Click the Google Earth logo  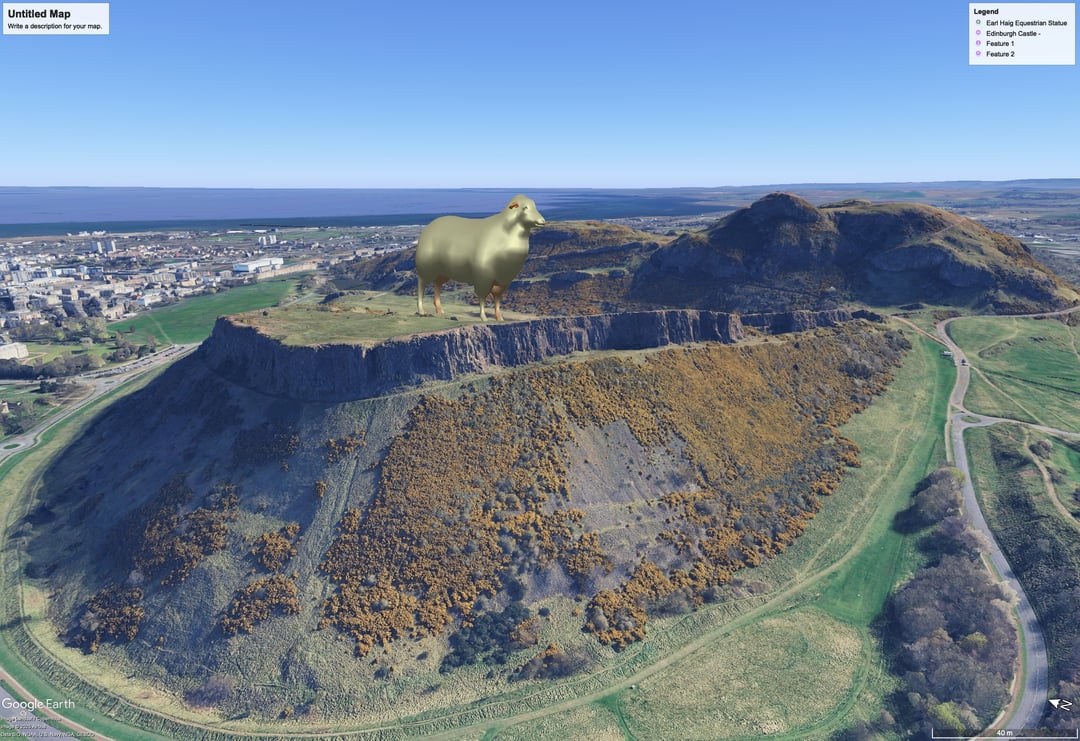pyautogui.click(x=38, y=704)
